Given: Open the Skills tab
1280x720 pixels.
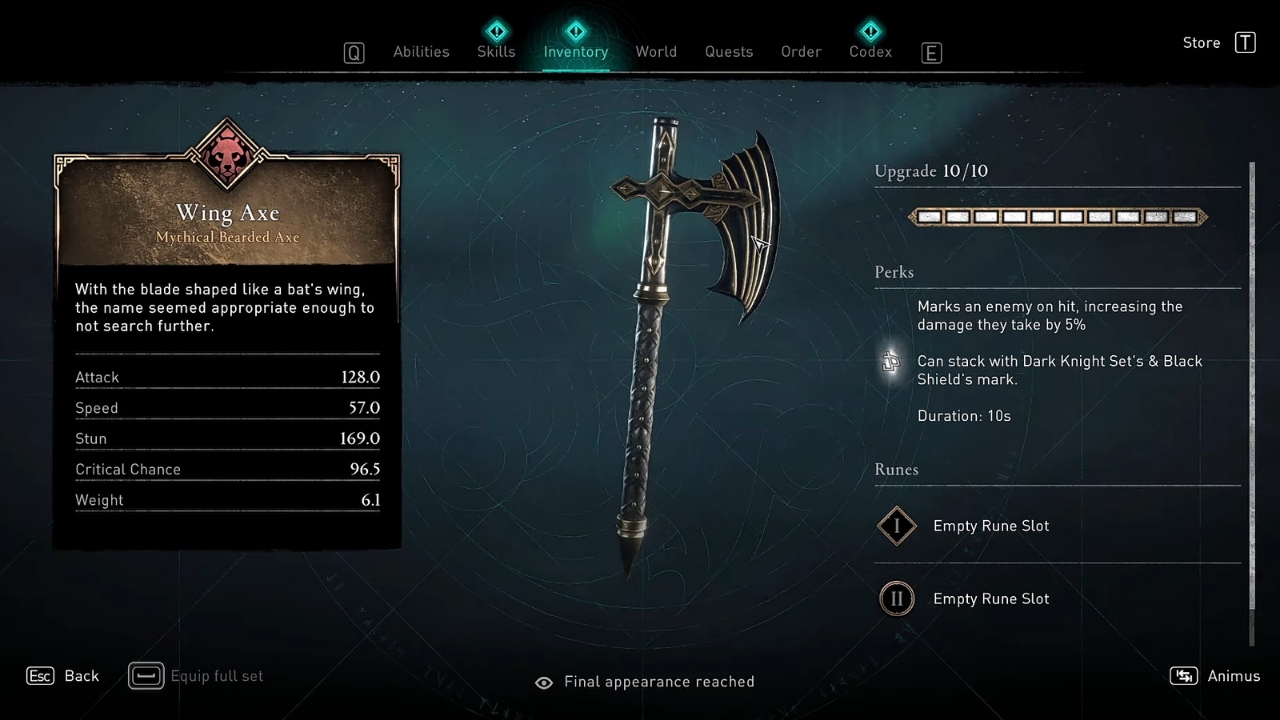Looking at the screenshot, I should pos(496,52).
